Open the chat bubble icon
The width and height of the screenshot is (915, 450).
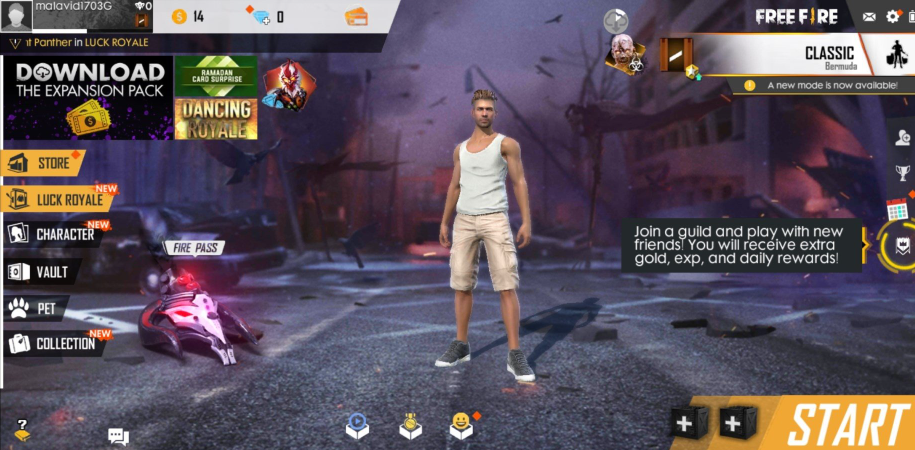tap(118, 436)
